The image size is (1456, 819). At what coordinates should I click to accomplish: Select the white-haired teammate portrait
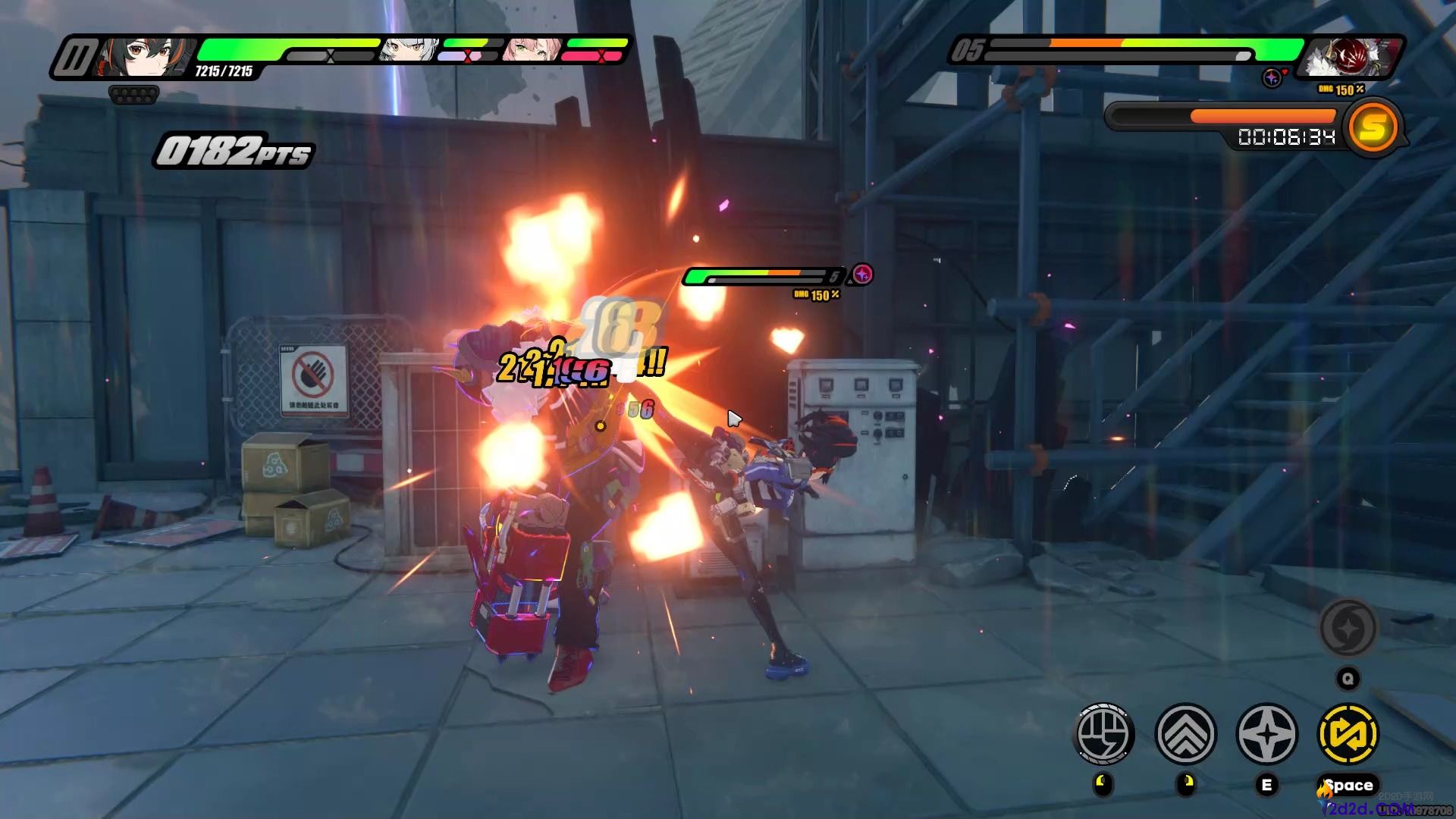pos(409,51)
